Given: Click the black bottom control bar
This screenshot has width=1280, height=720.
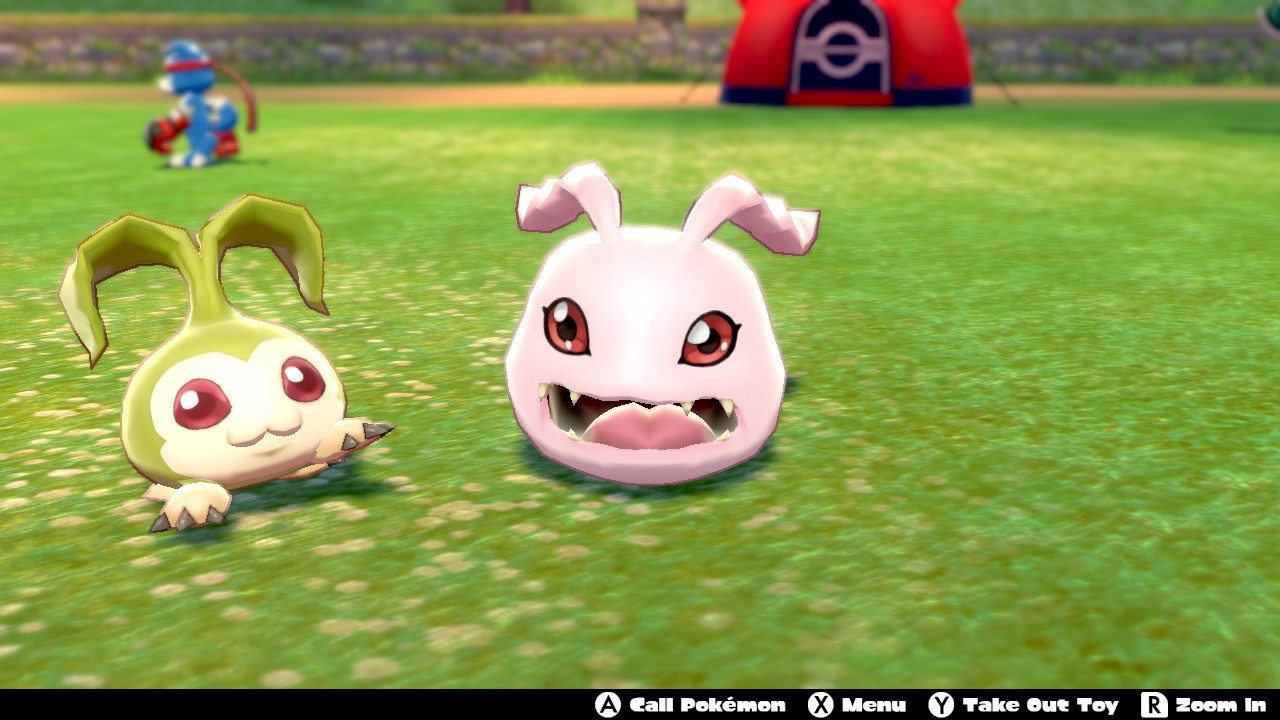Looking at the screenshot, I should [x=300, y=707].
